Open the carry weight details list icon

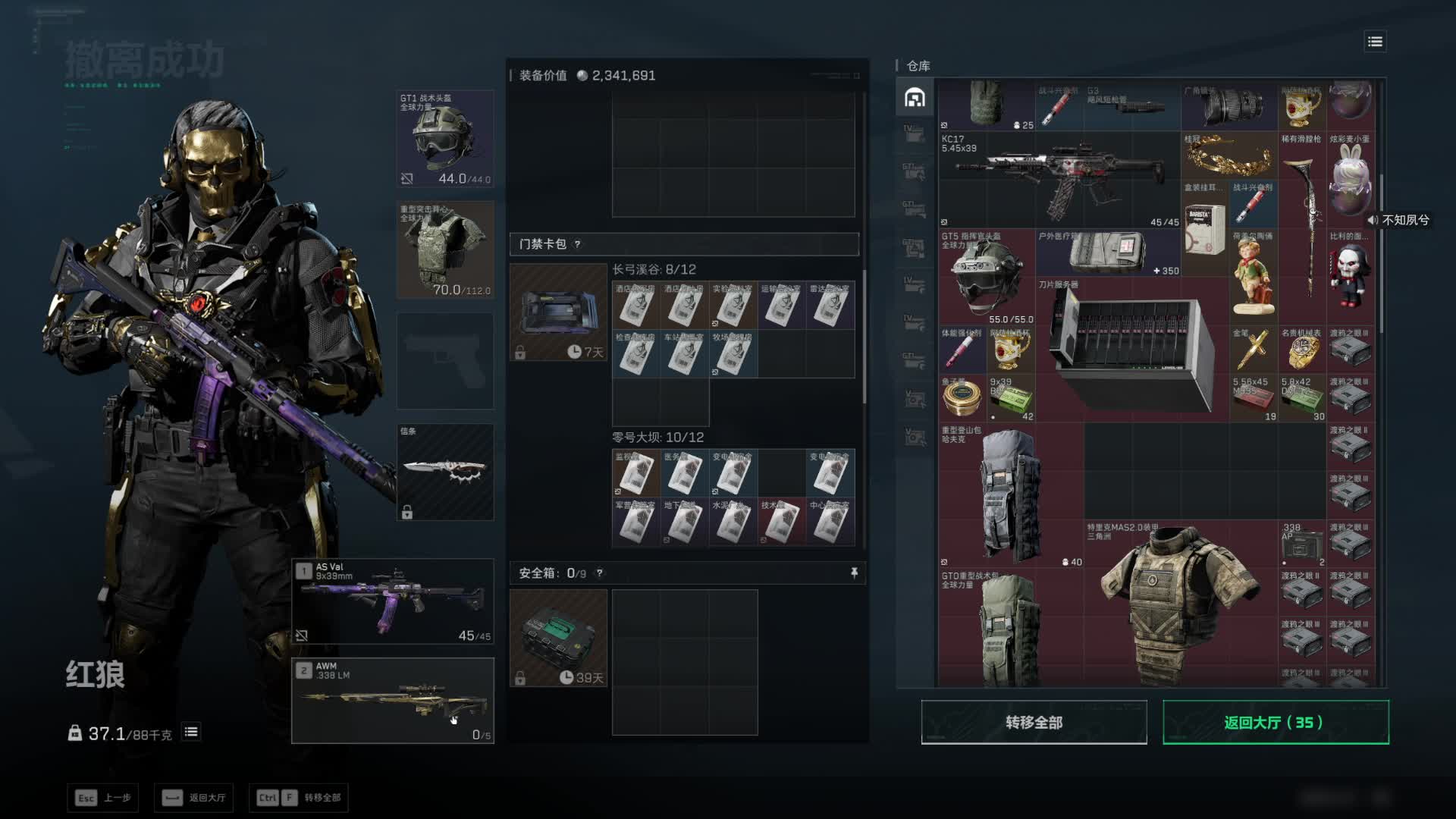click(191, 732)
